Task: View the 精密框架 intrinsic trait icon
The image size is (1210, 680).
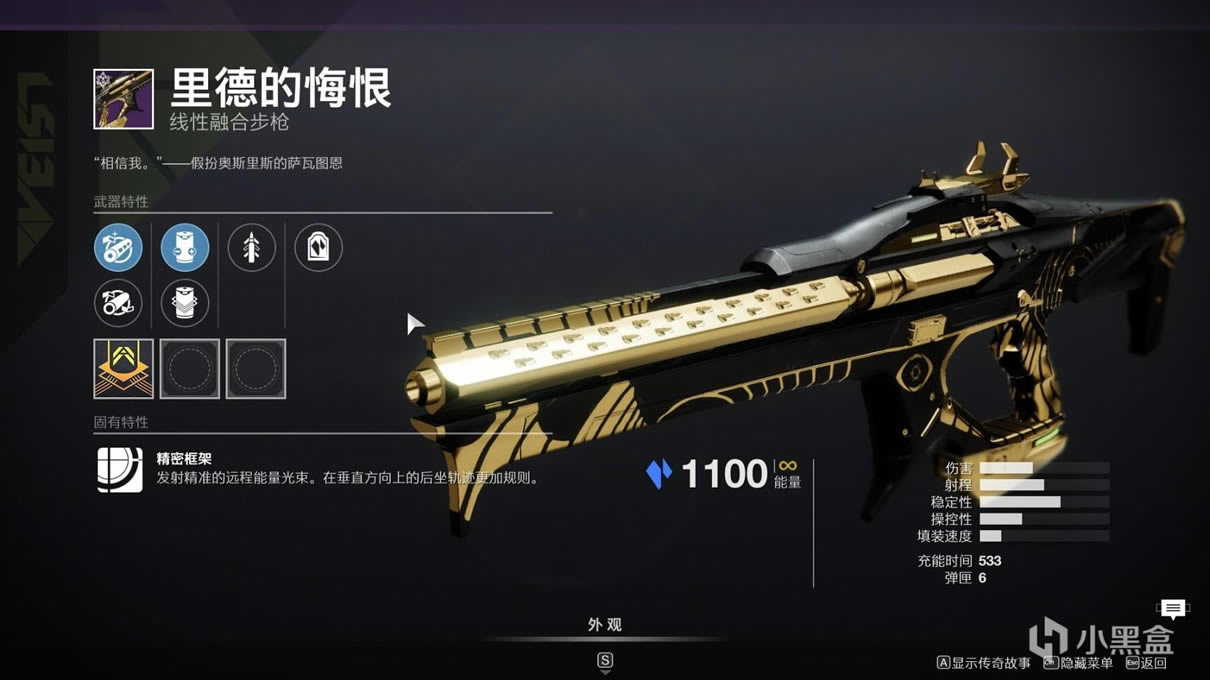Action: tap(120, 469)
